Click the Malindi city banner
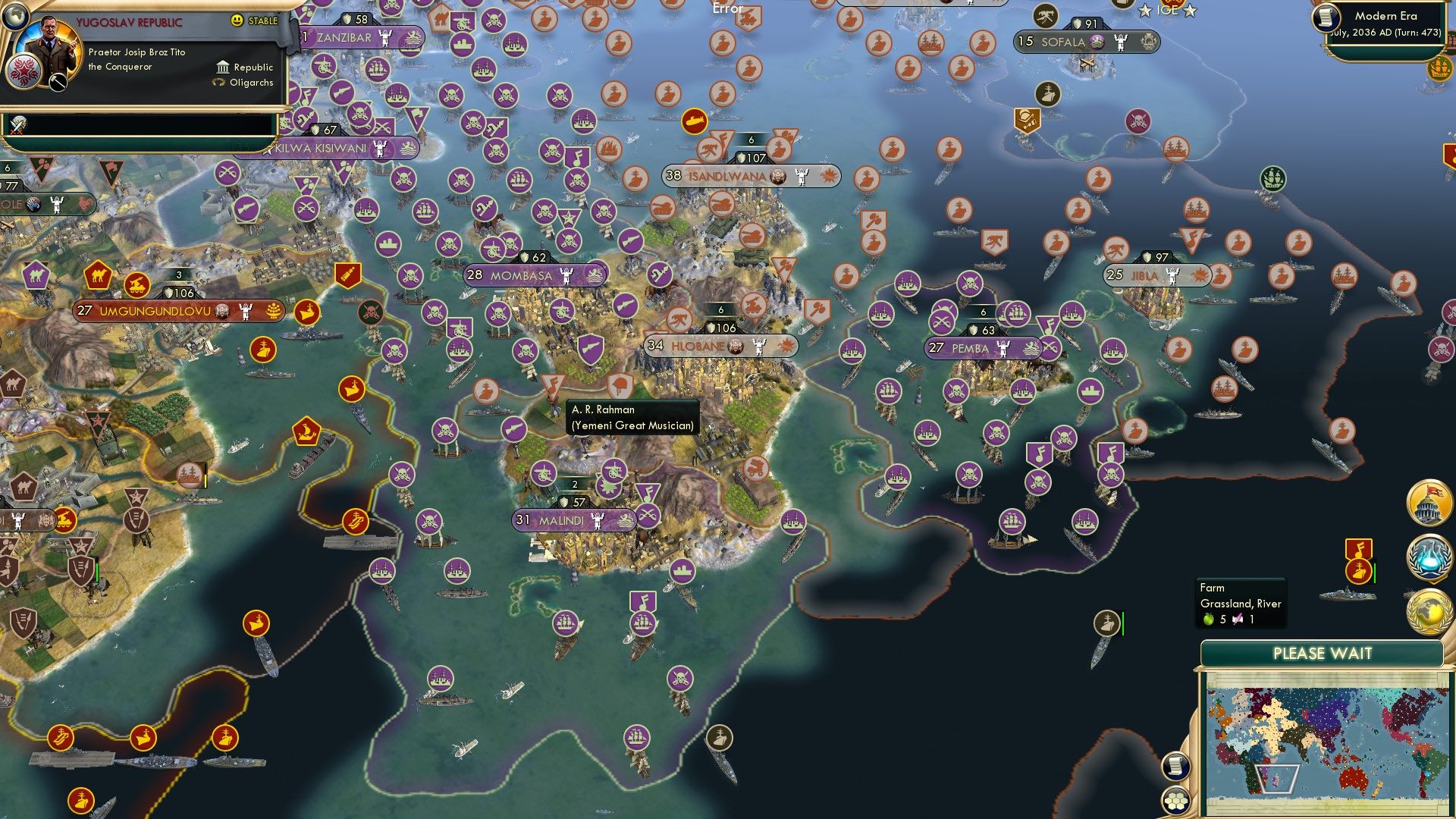Screen dimensions: 1456x819 click(561, 520)
